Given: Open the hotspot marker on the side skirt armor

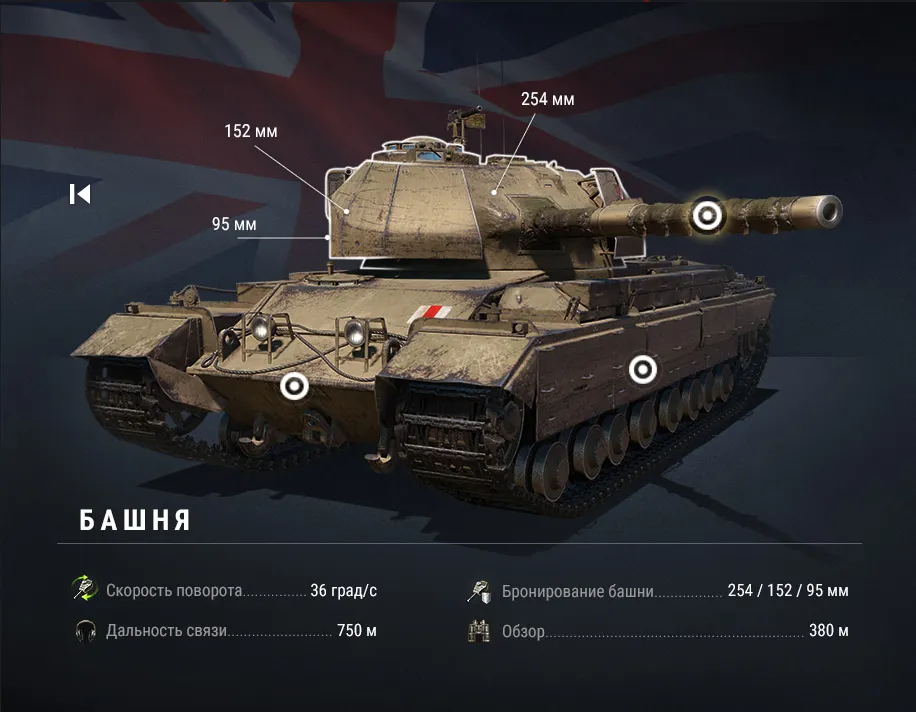Looking at the screenshot, I should pos(643,370).
